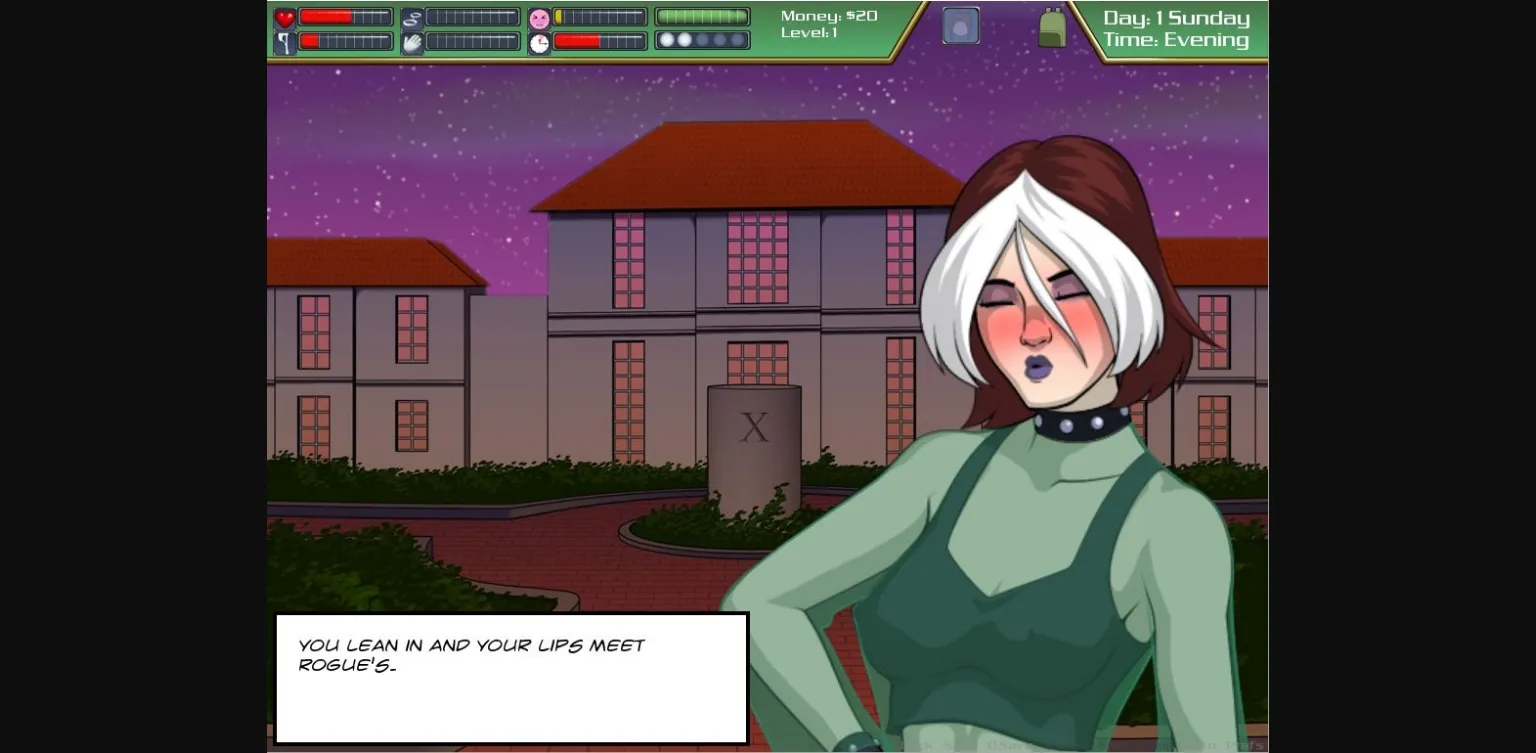Click the red health progress bar
The width and height of the screenshot is (1536, 753).
[345, 15]
